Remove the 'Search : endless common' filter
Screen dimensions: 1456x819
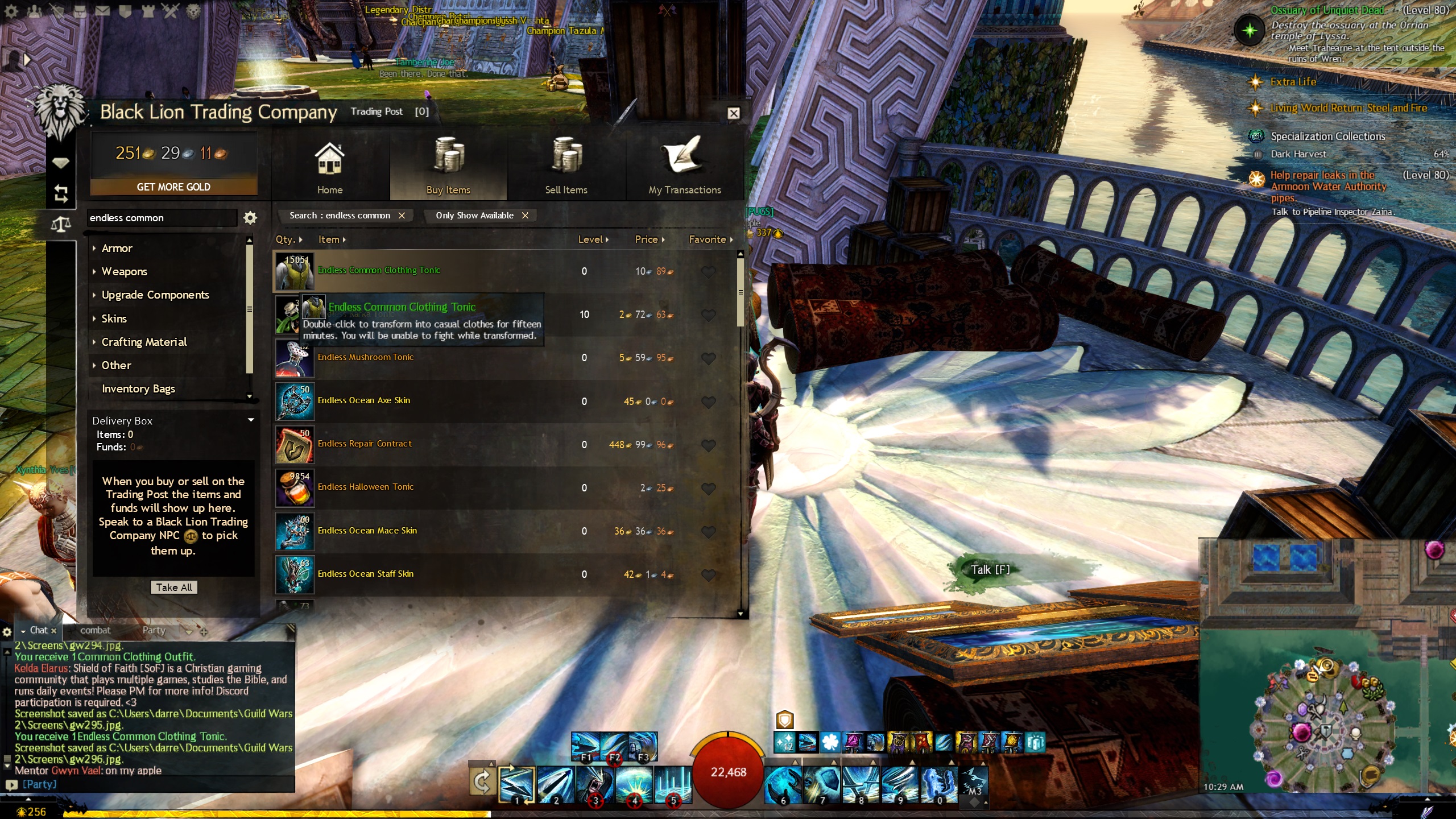pos(402,216)
